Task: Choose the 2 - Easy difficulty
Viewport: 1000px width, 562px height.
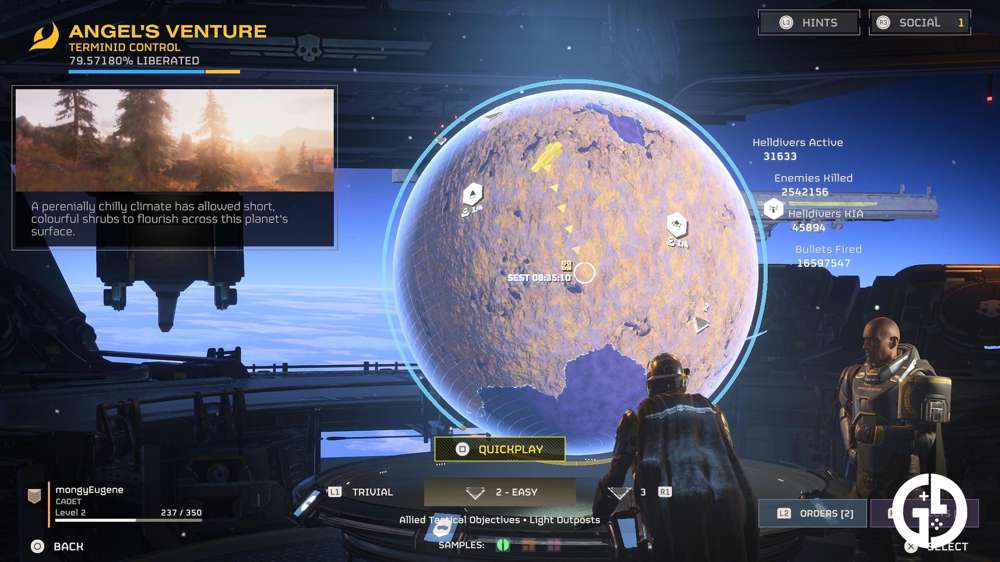Action: [x=500, y=492]
